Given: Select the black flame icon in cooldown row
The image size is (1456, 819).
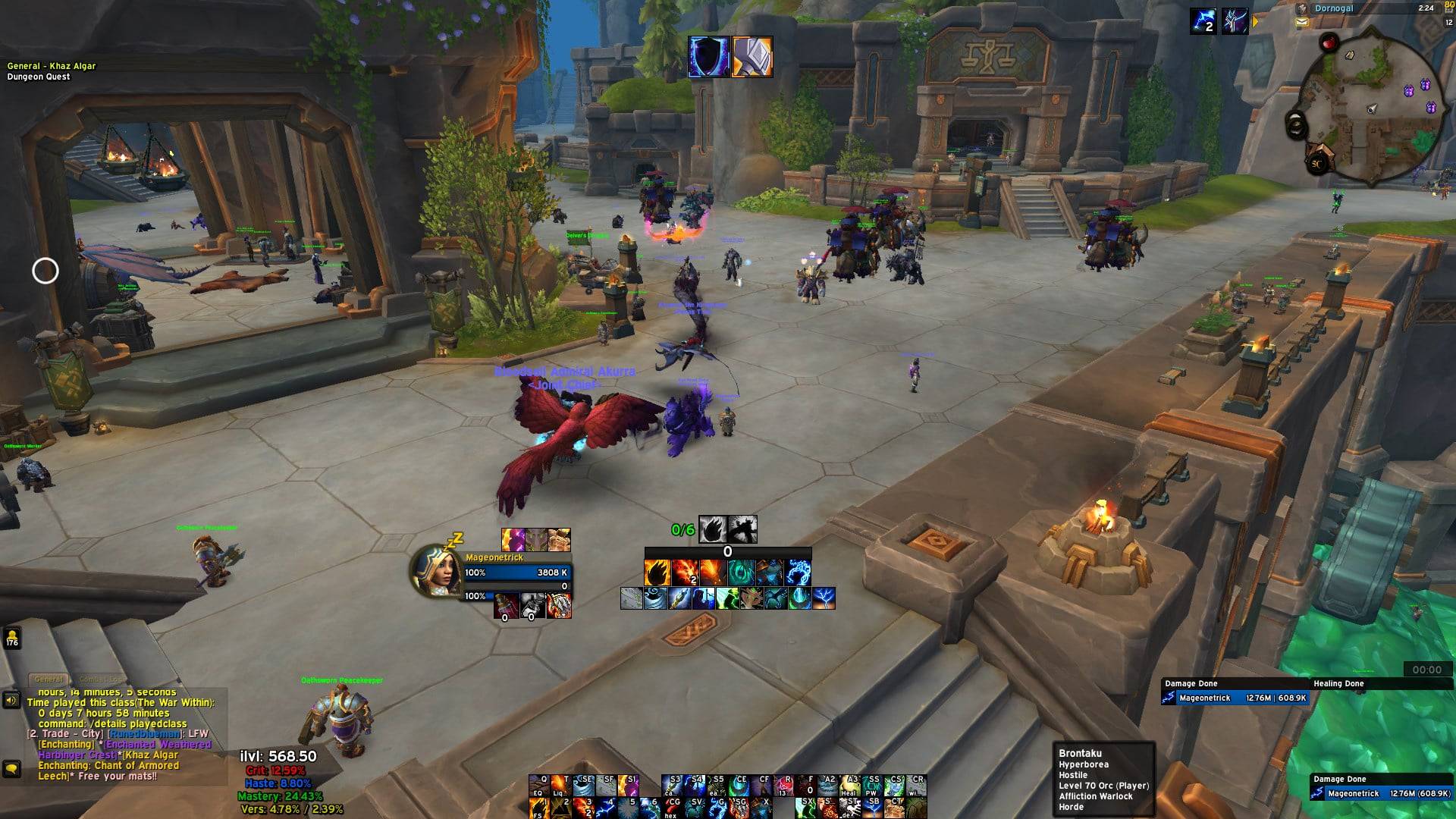Looking at the screenshot, I should 713,529.
